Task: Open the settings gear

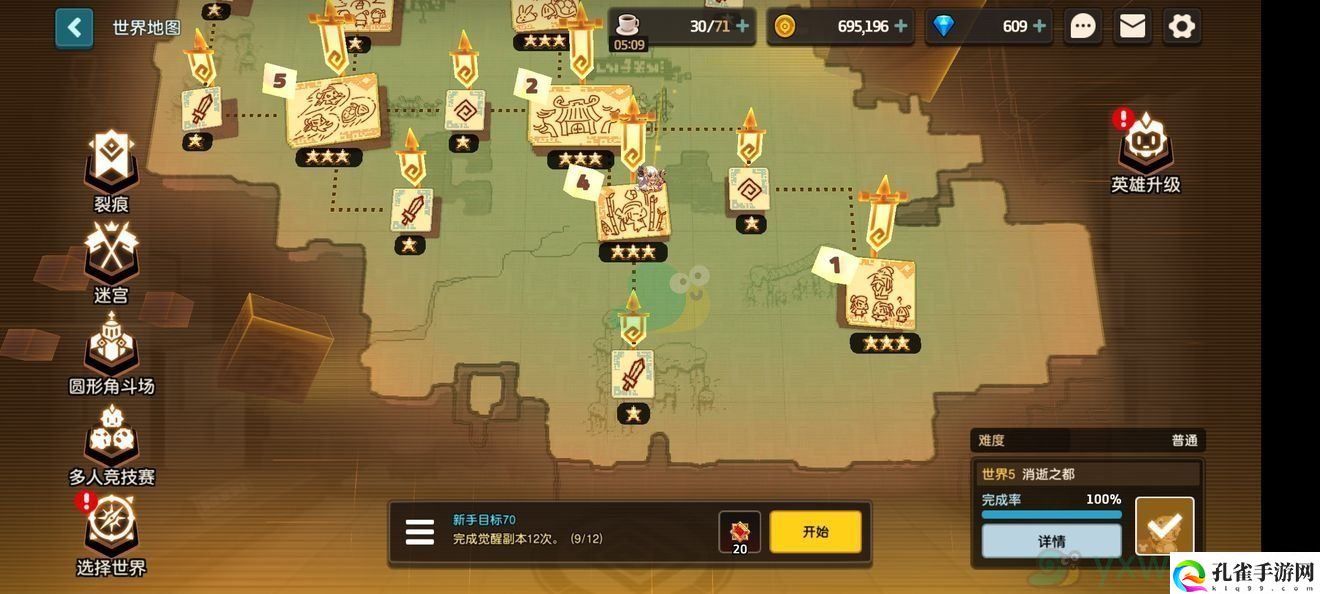Action: [x=1181, y=27]
